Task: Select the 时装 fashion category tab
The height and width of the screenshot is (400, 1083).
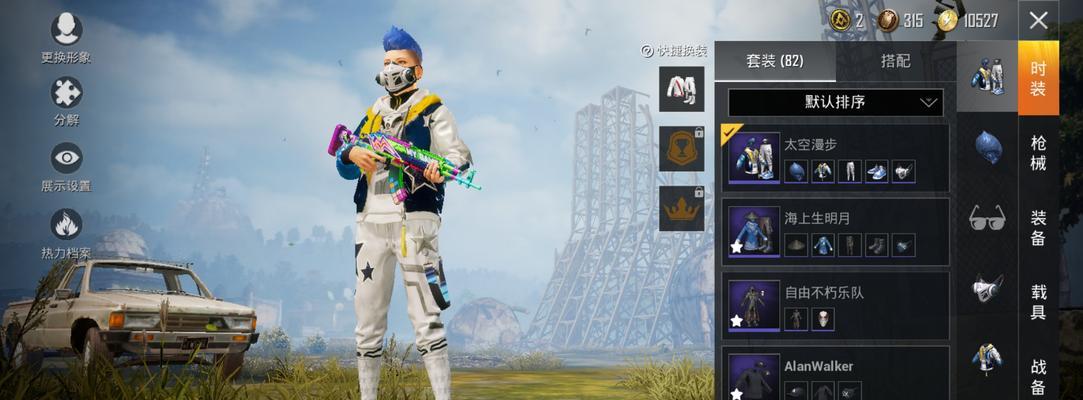Action: pyautogui.click(x=1039, y=77)
